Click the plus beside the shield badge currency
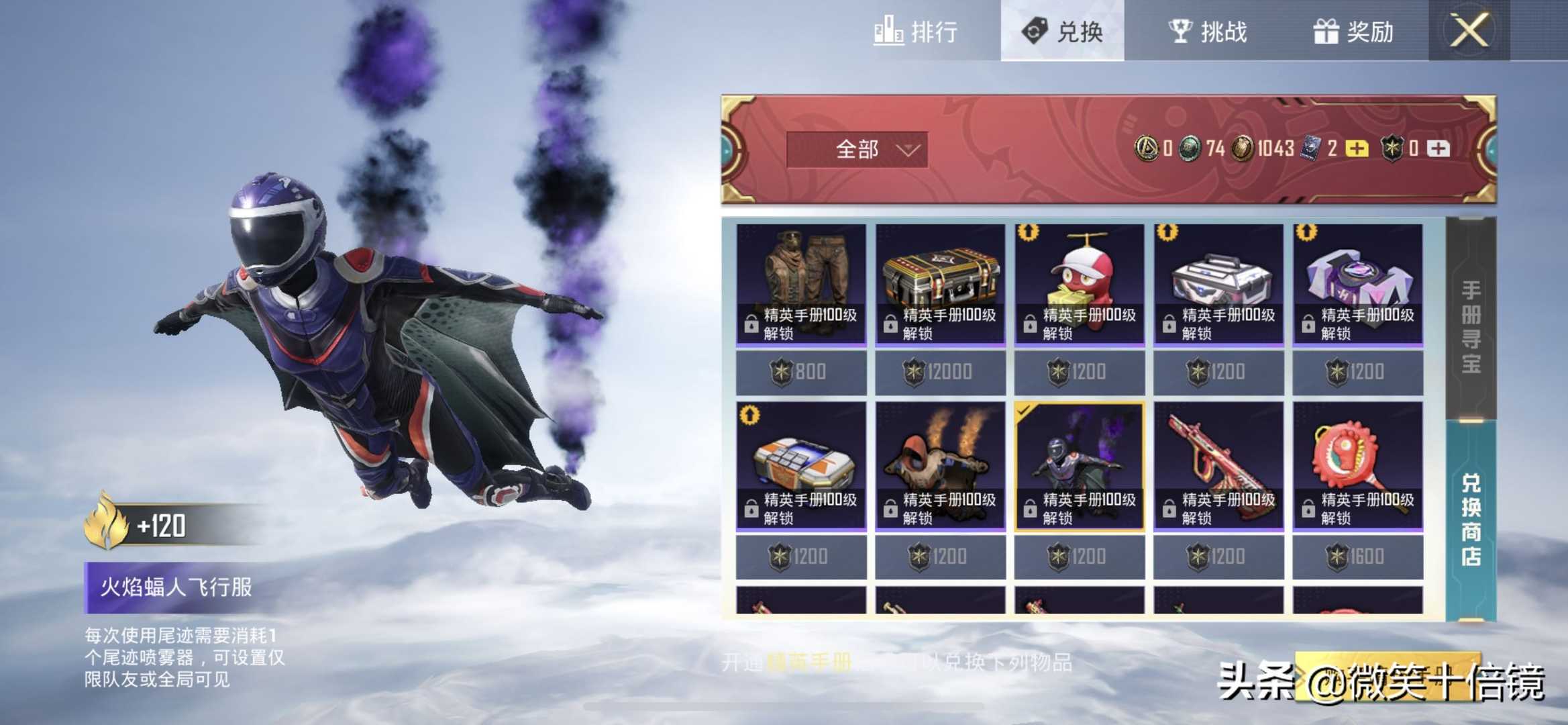Image resolution: width=1568 pixels, height=725 pixels. (1439, 149)
